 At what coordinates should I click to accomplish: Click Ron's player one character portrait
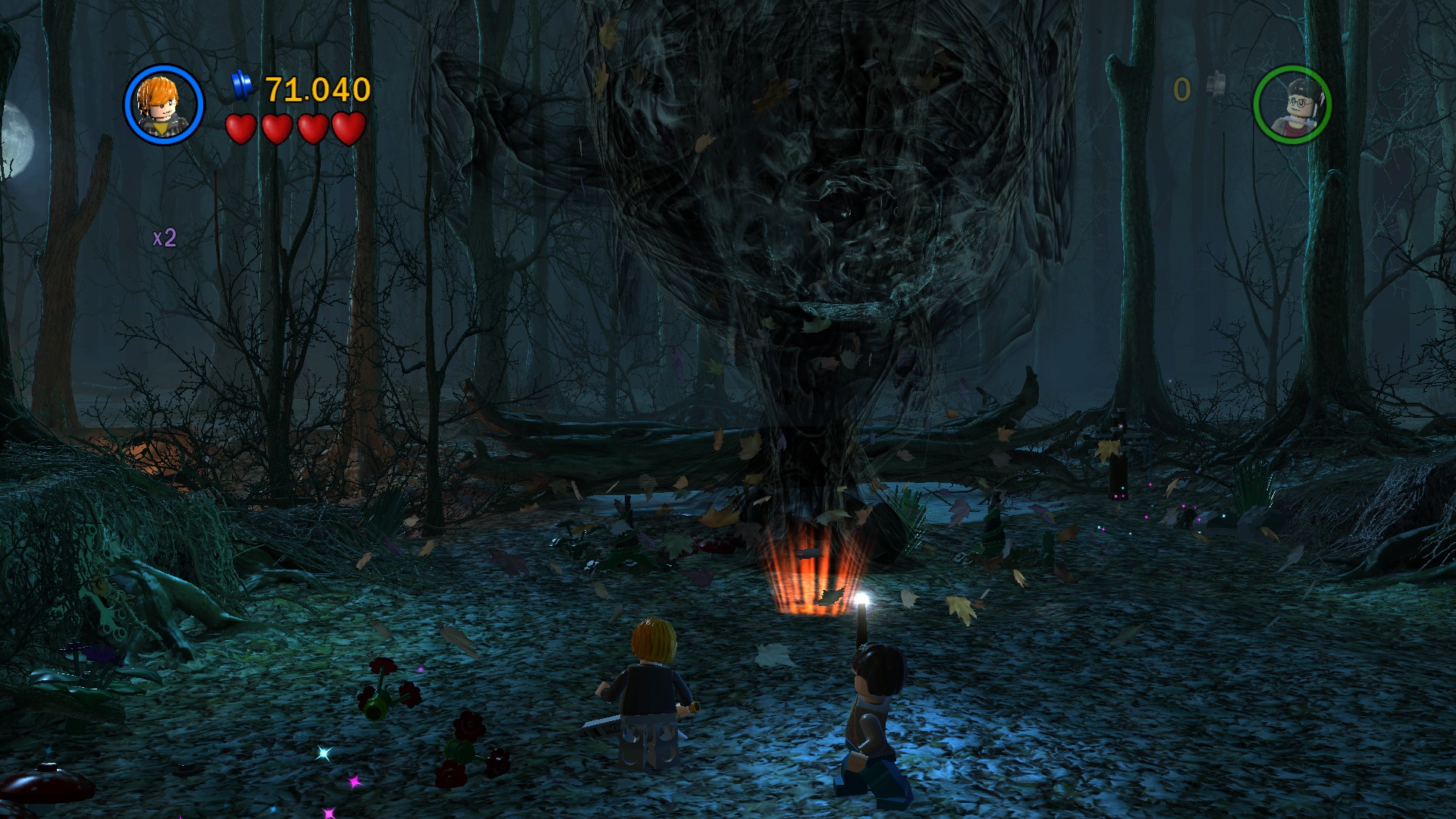coord(164,104)
